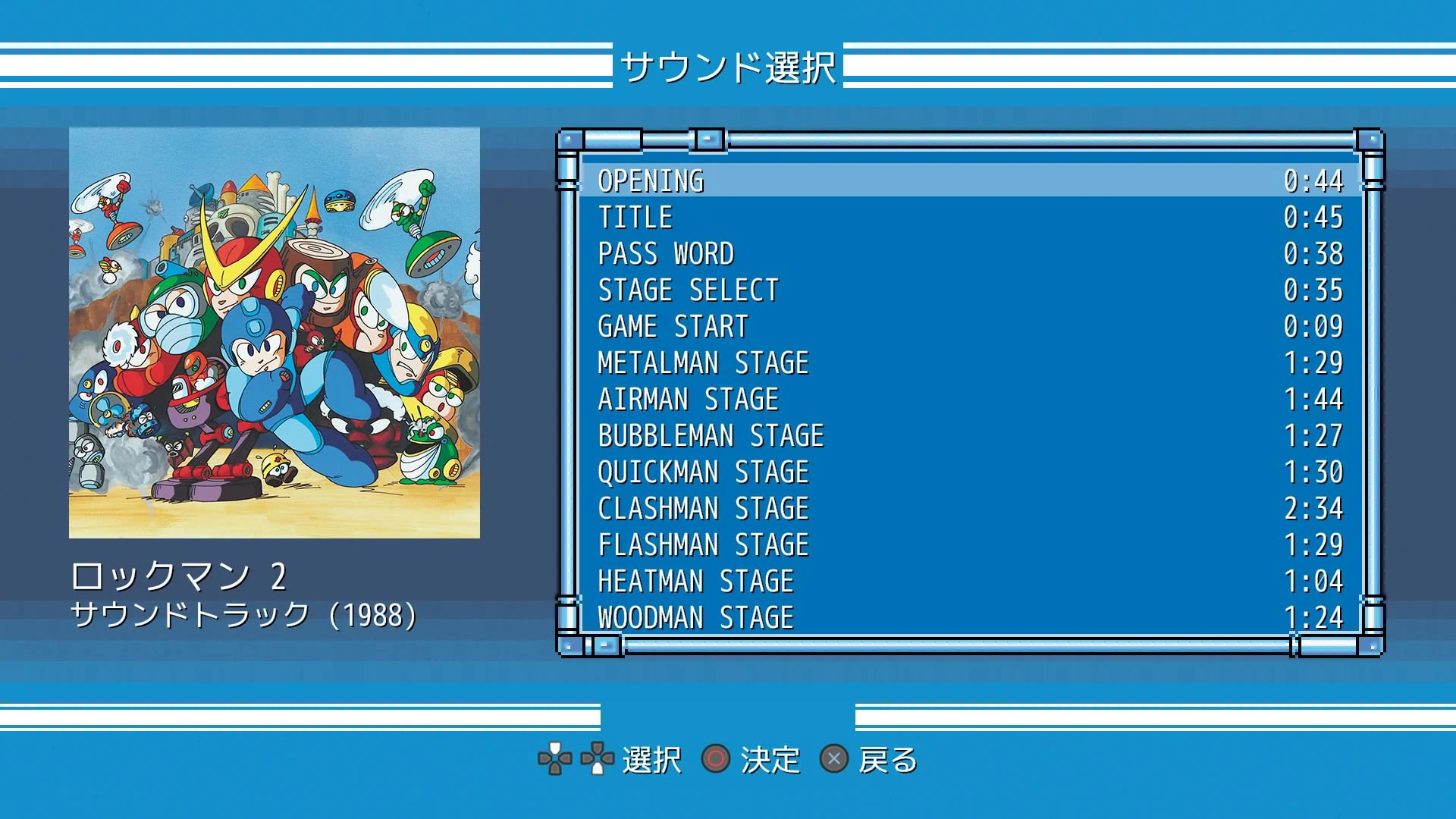The image size is (1456, 819).
Task: Click the circle confirm button icon
Action: (x=715, y=758)
